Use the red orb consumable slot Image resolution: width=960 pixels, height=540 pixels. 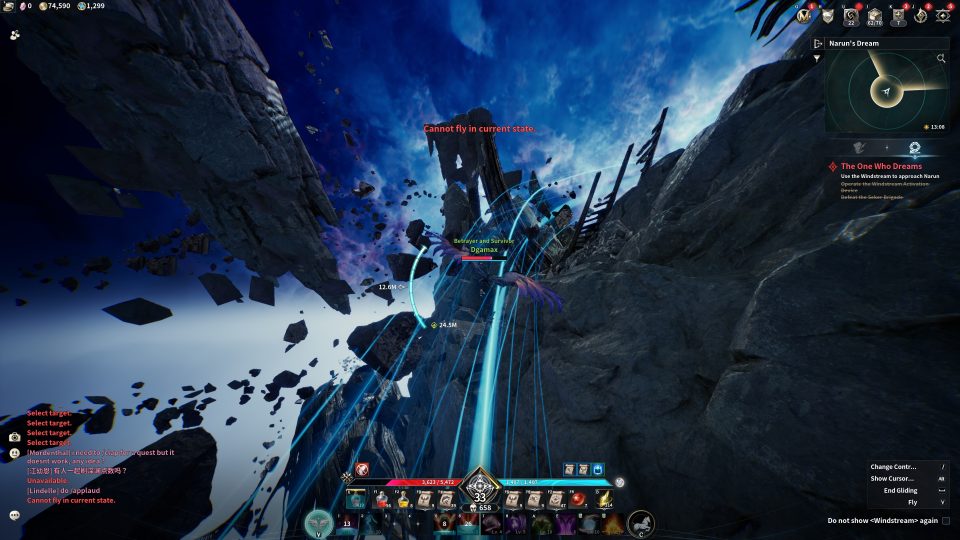576,498
